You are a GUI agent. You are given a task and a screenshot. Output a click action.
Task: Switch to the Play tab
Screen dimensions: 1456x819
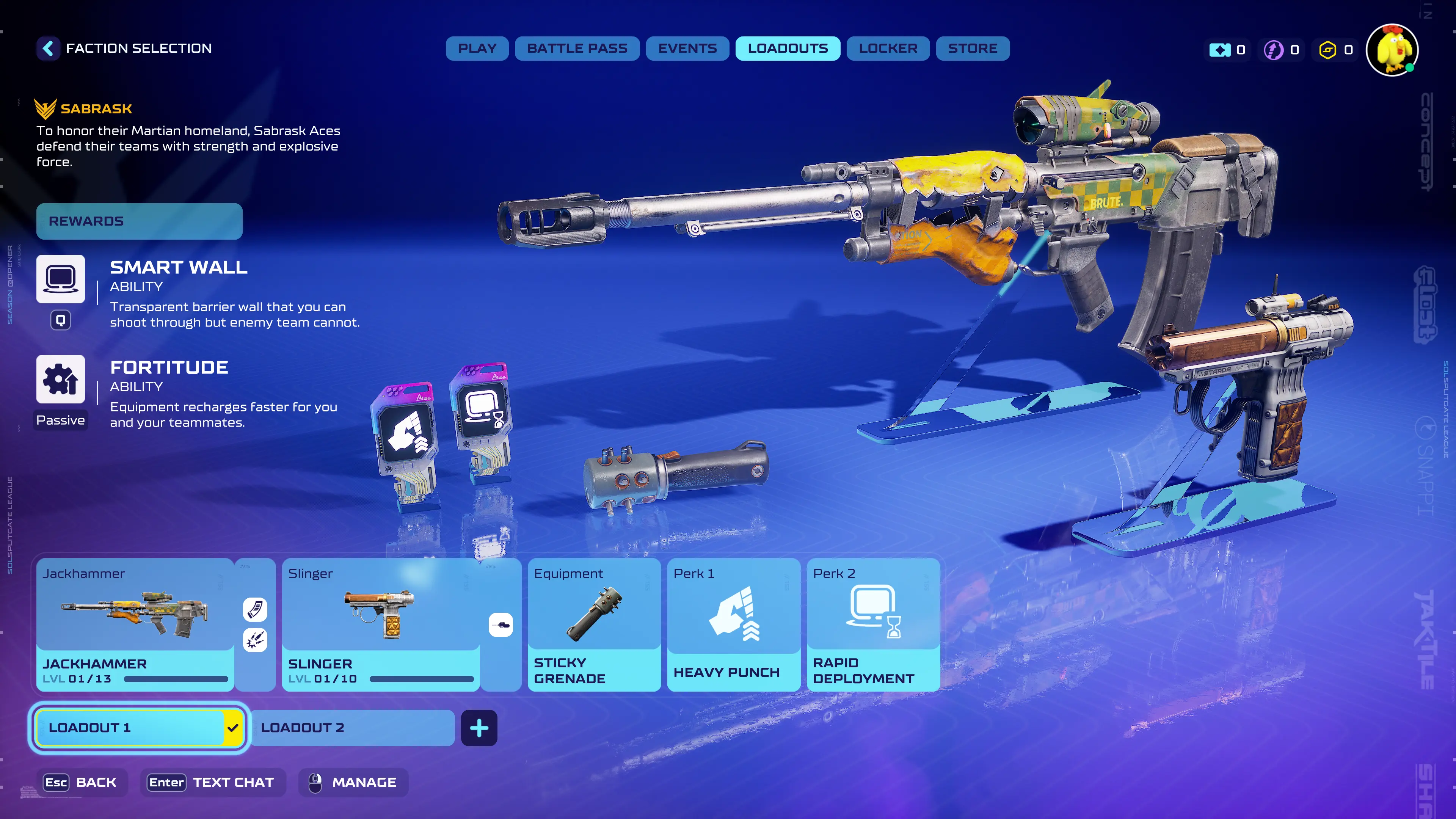click(477, 49)
